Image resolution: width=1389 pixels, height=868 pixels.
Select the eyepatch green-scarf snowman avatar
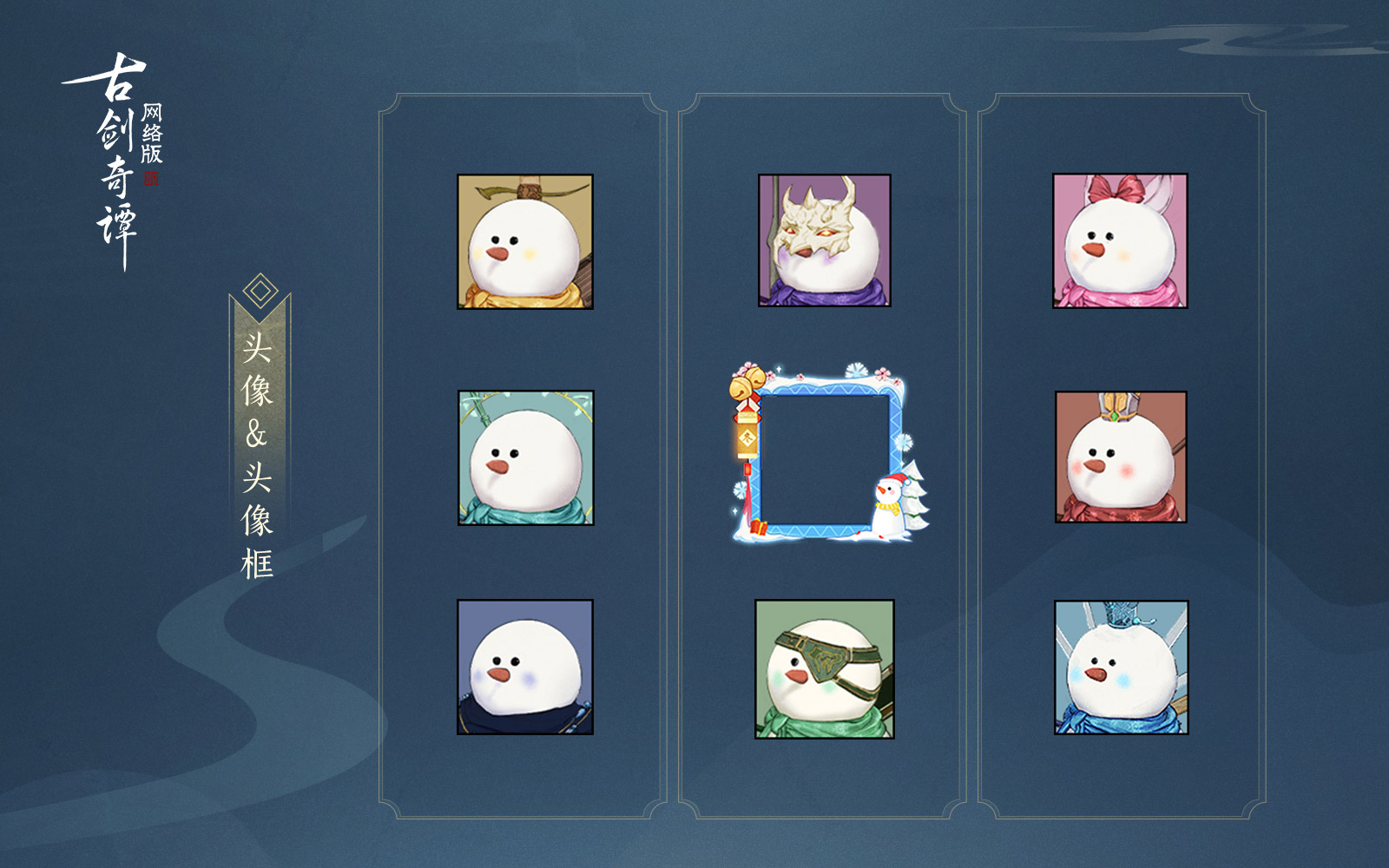pyautogui.click(x=825, y=668)
